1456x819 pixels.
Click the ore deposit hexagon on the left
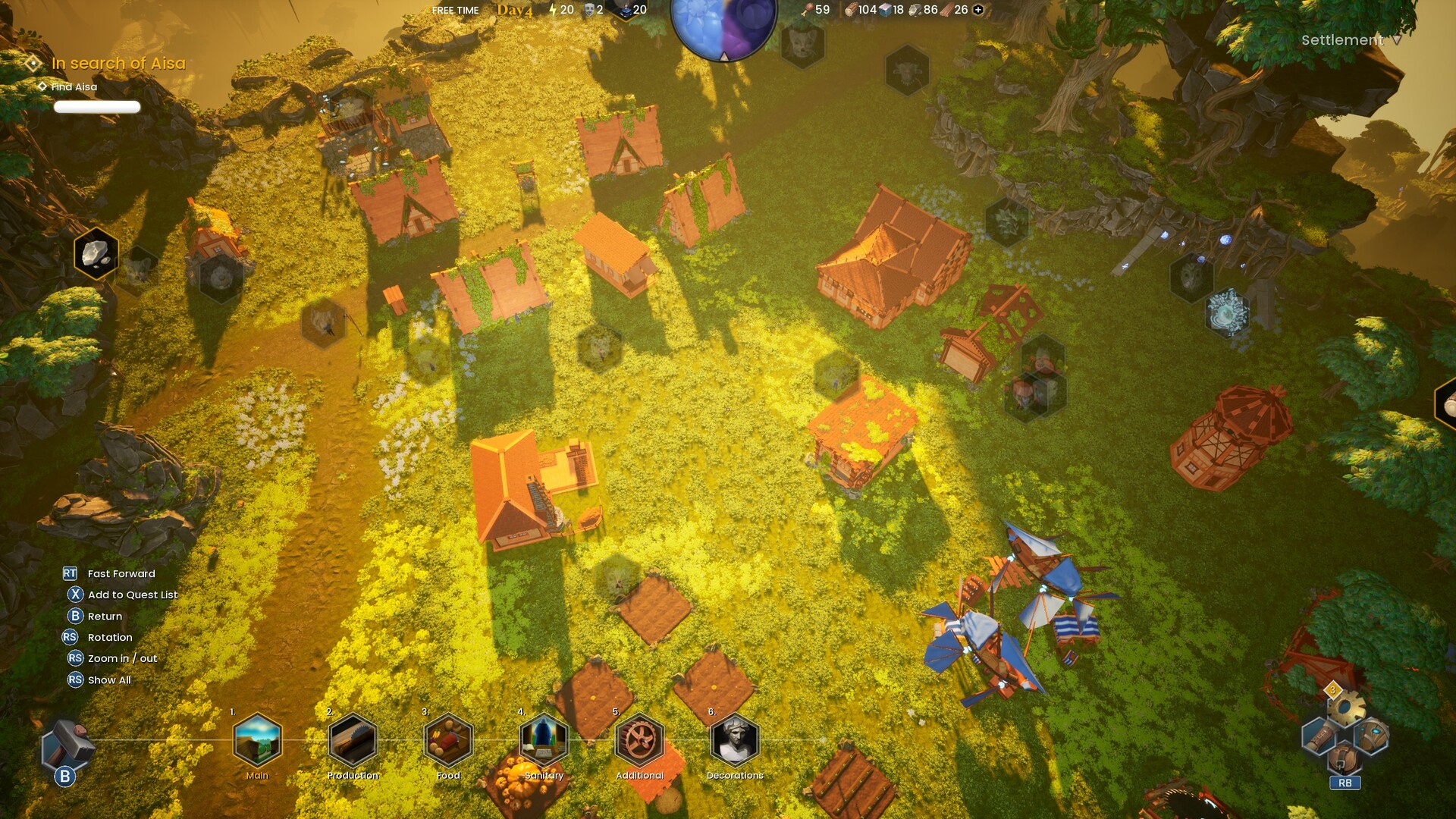[x=96, y=255]
